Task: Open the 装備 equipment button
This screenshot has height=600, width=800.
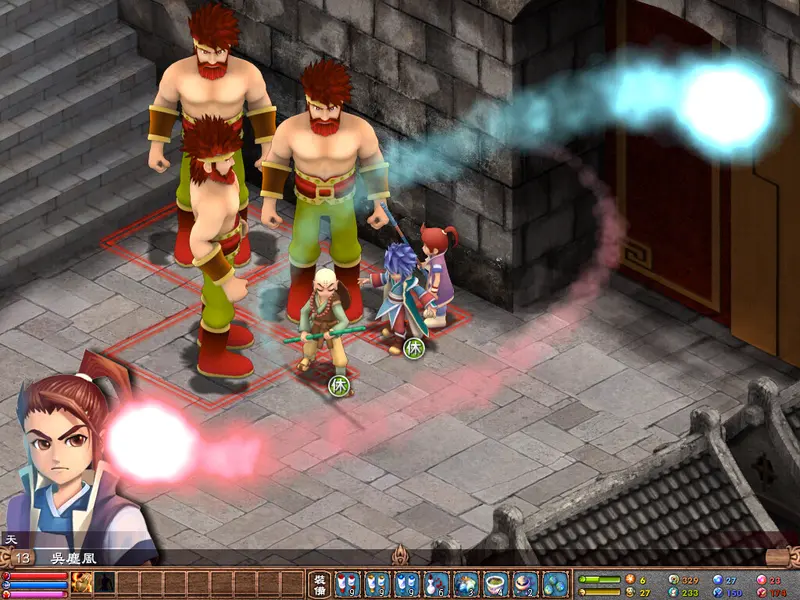Action: point(319,583)
